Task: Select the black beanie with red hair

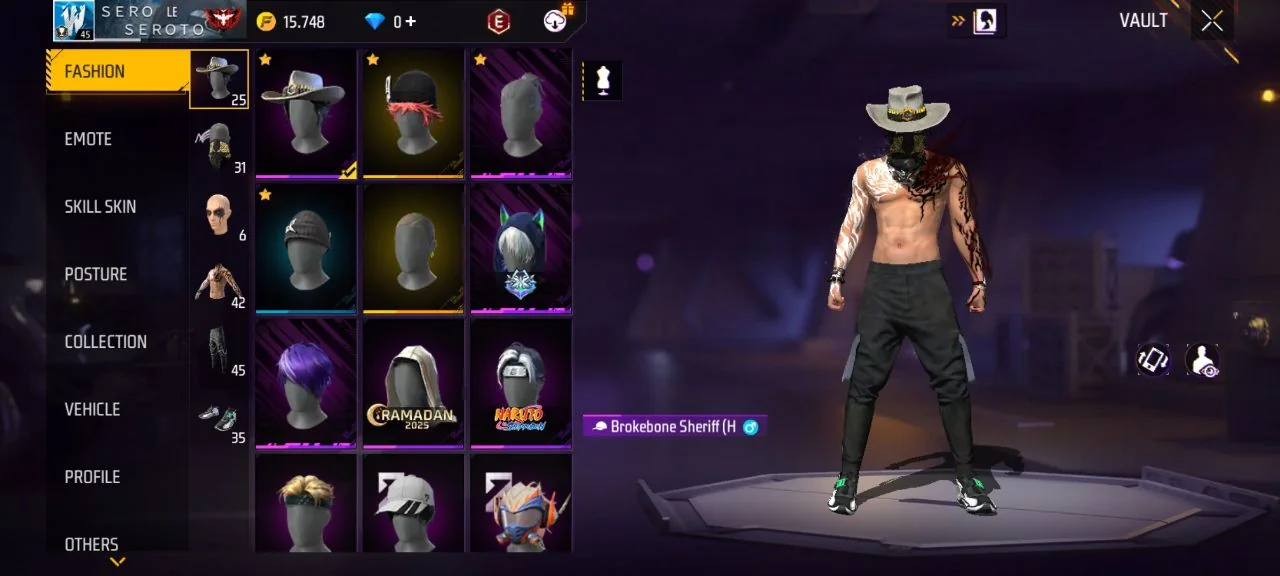Action: point(414,113)
